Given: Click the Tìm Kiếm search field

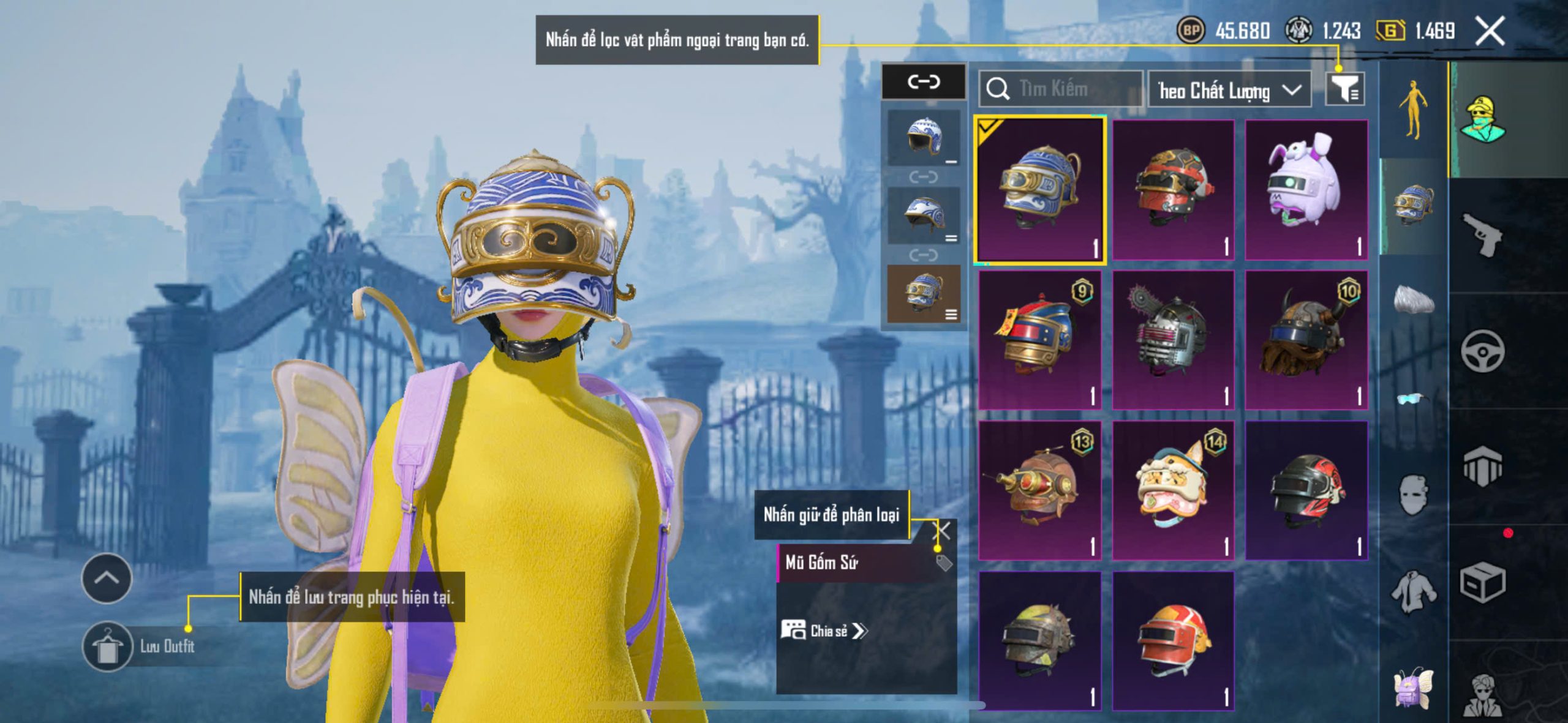Looking at the screenshot, I should pyautogui.click(x=1061, y=89).
